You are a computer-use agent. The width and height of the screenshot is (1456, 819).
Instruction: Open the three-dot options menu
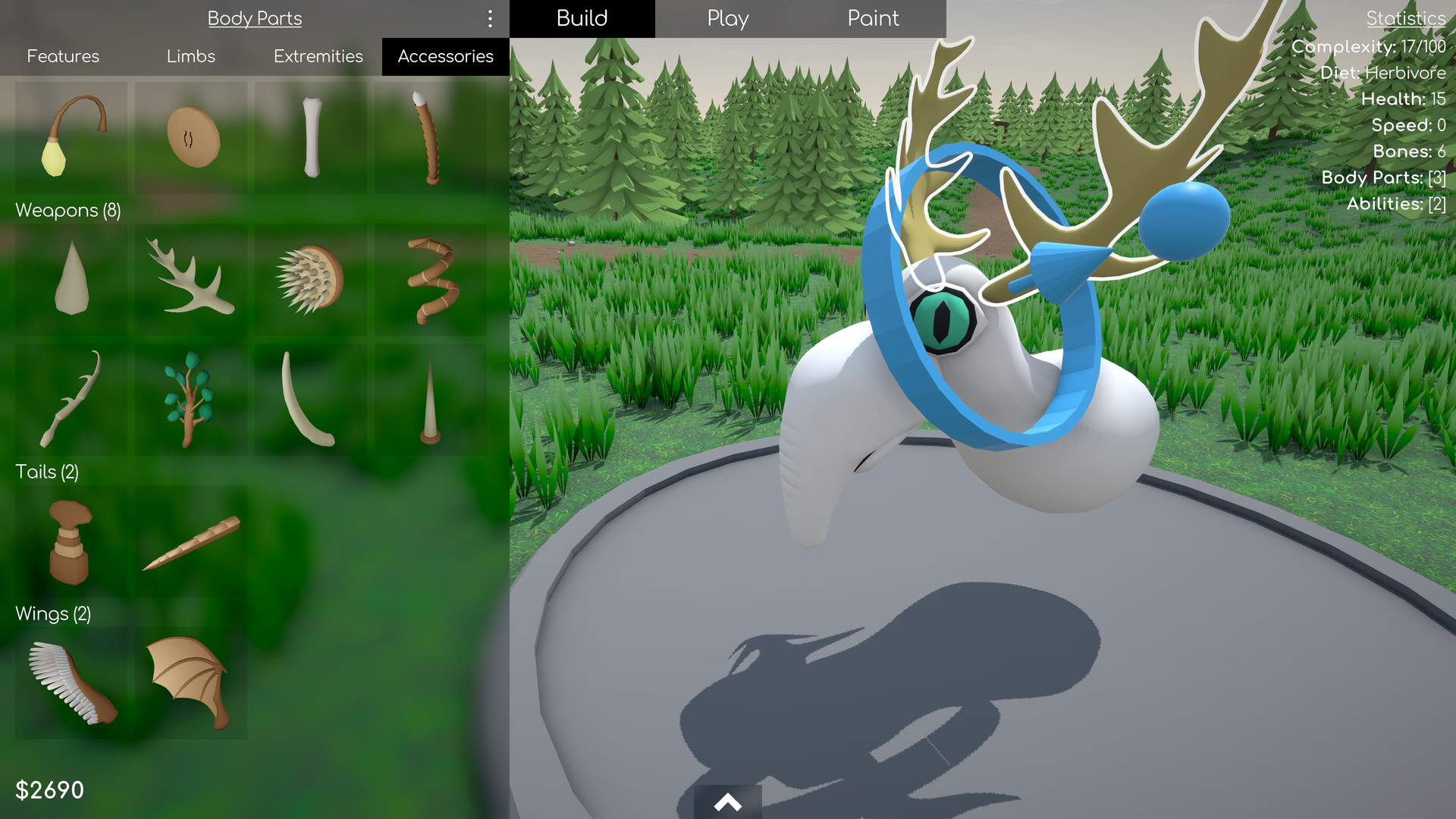pos(490,19)
